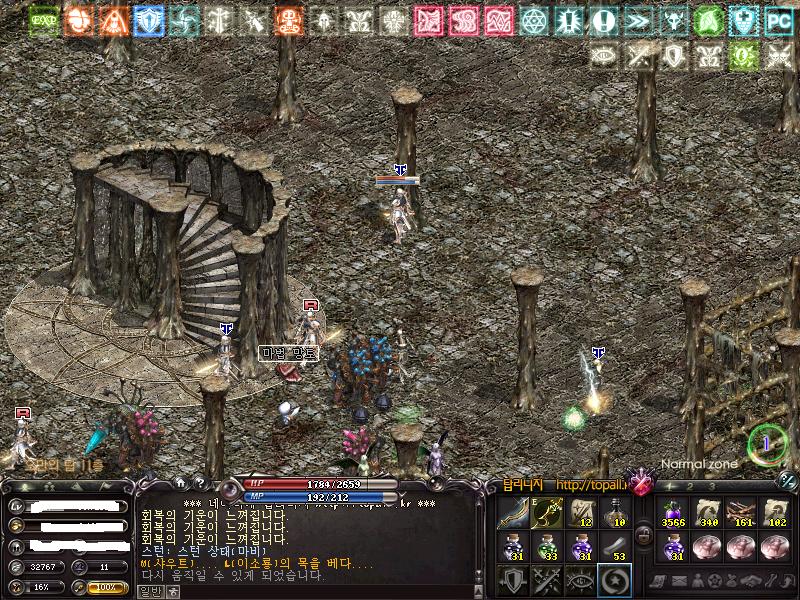Use the item stack showing 53

click(x=615, y=548)
